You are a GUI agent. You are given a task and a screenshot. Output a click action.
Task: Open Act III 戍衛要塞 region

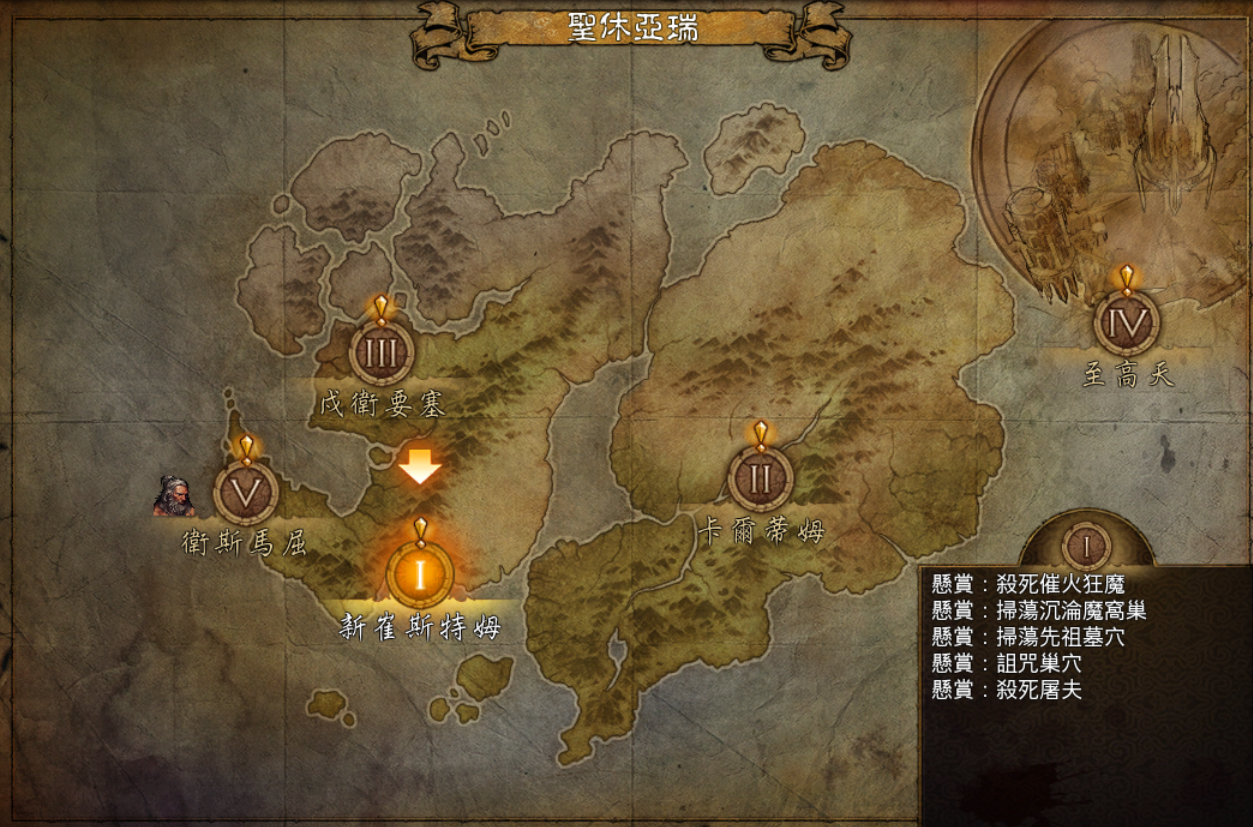click(381, 353)
